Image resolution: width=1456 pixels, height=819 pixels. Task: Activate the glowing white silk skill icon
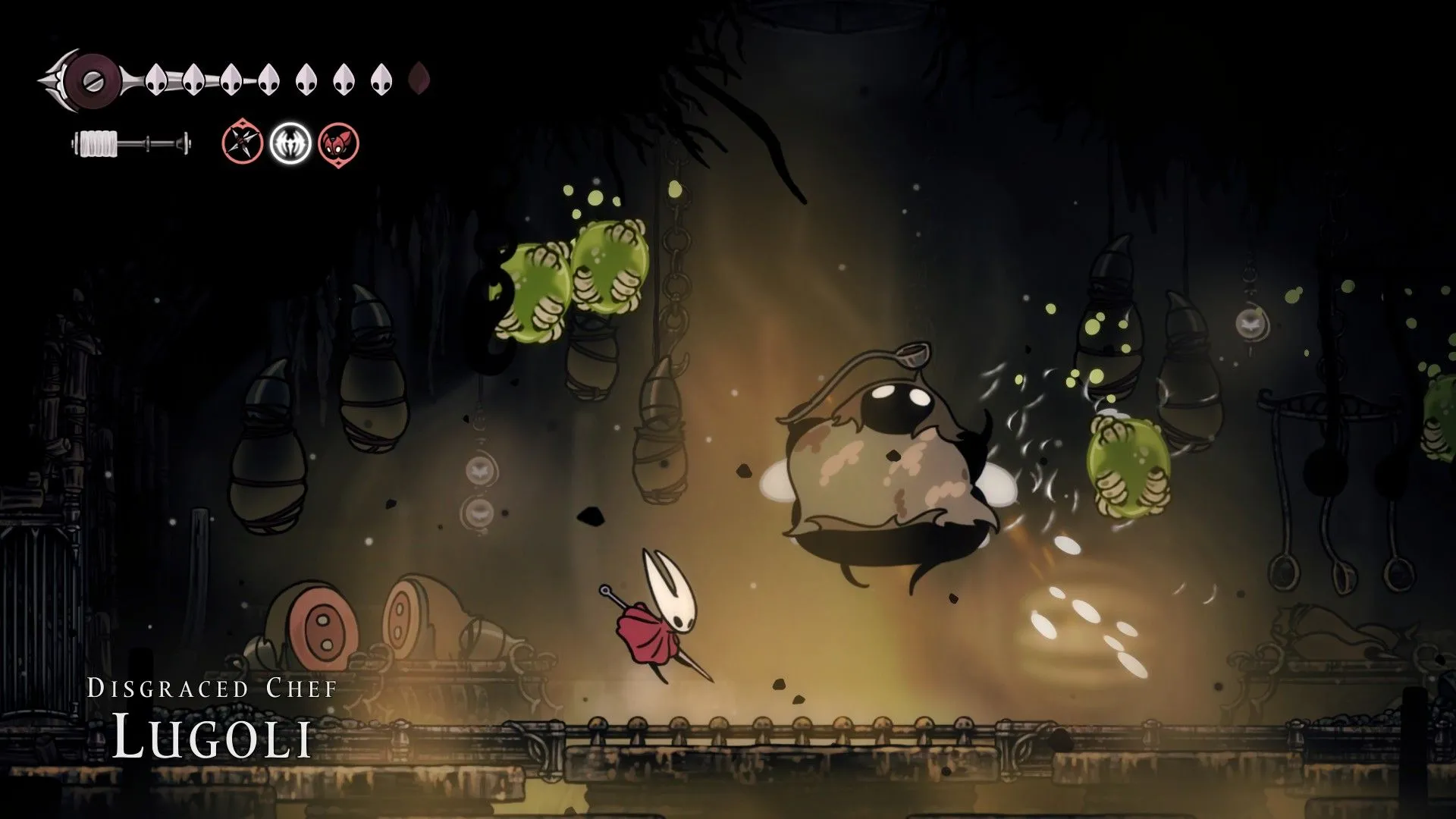(x=290, y=143)
